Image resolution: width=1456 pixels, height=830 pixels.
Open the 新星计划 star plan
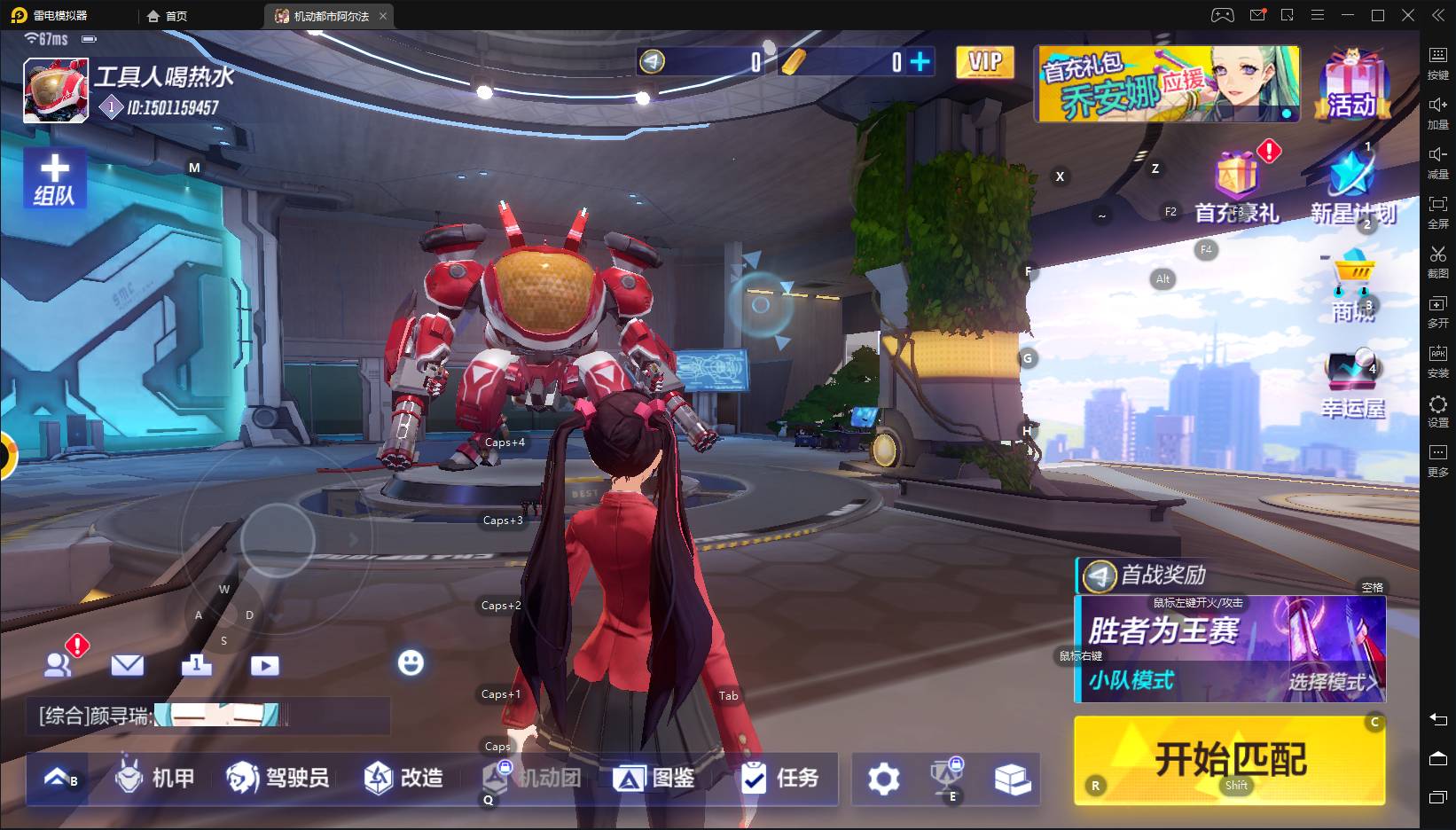tap(1352, 188)
